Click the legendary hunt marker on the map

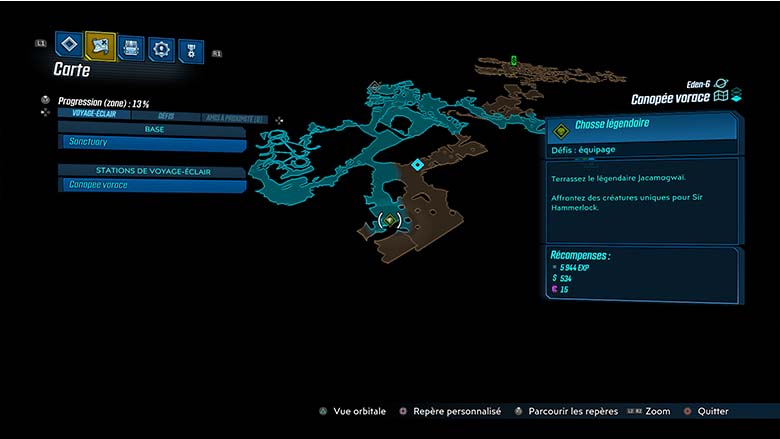pyautogui.click(x=390, y=220)
